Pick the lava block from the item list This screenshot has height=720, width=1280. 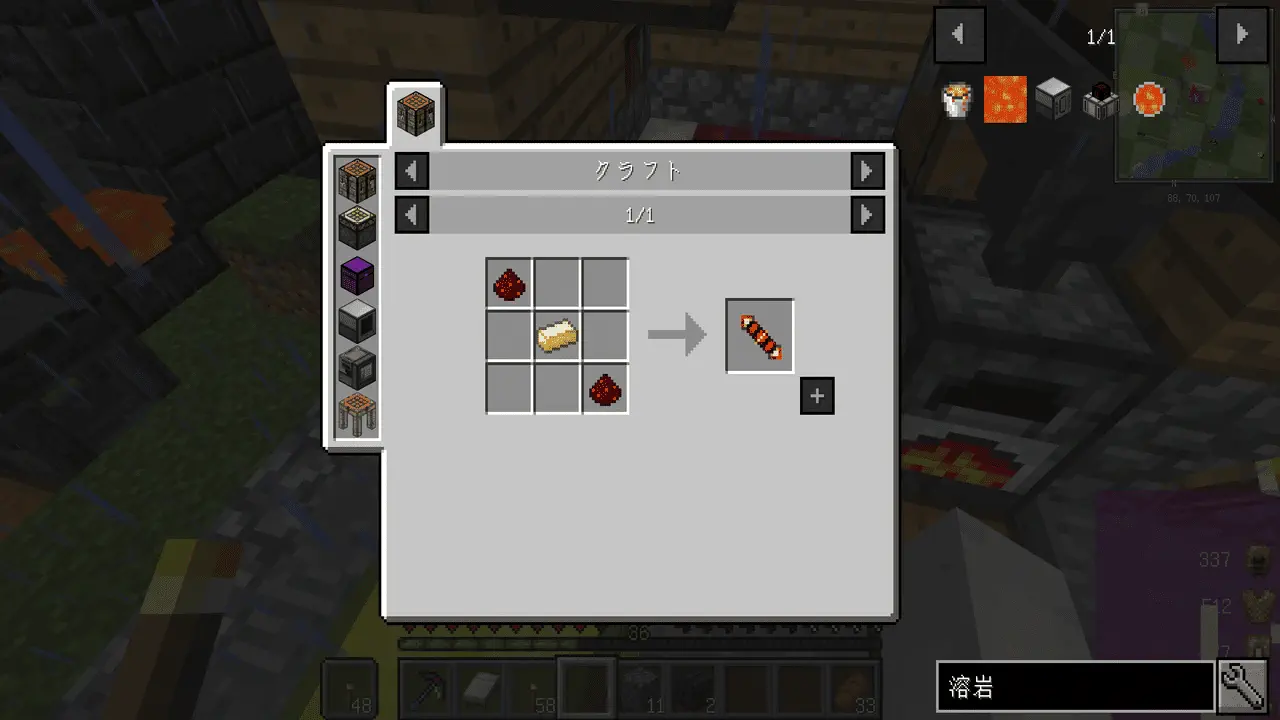click(x=1005, y=100)
